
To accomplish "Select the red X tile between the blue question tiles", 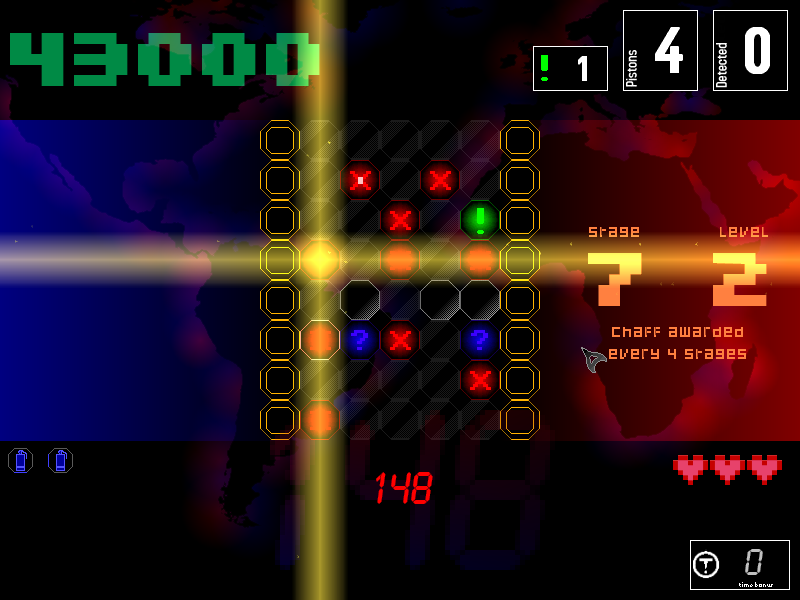I will tap(400, 339).
